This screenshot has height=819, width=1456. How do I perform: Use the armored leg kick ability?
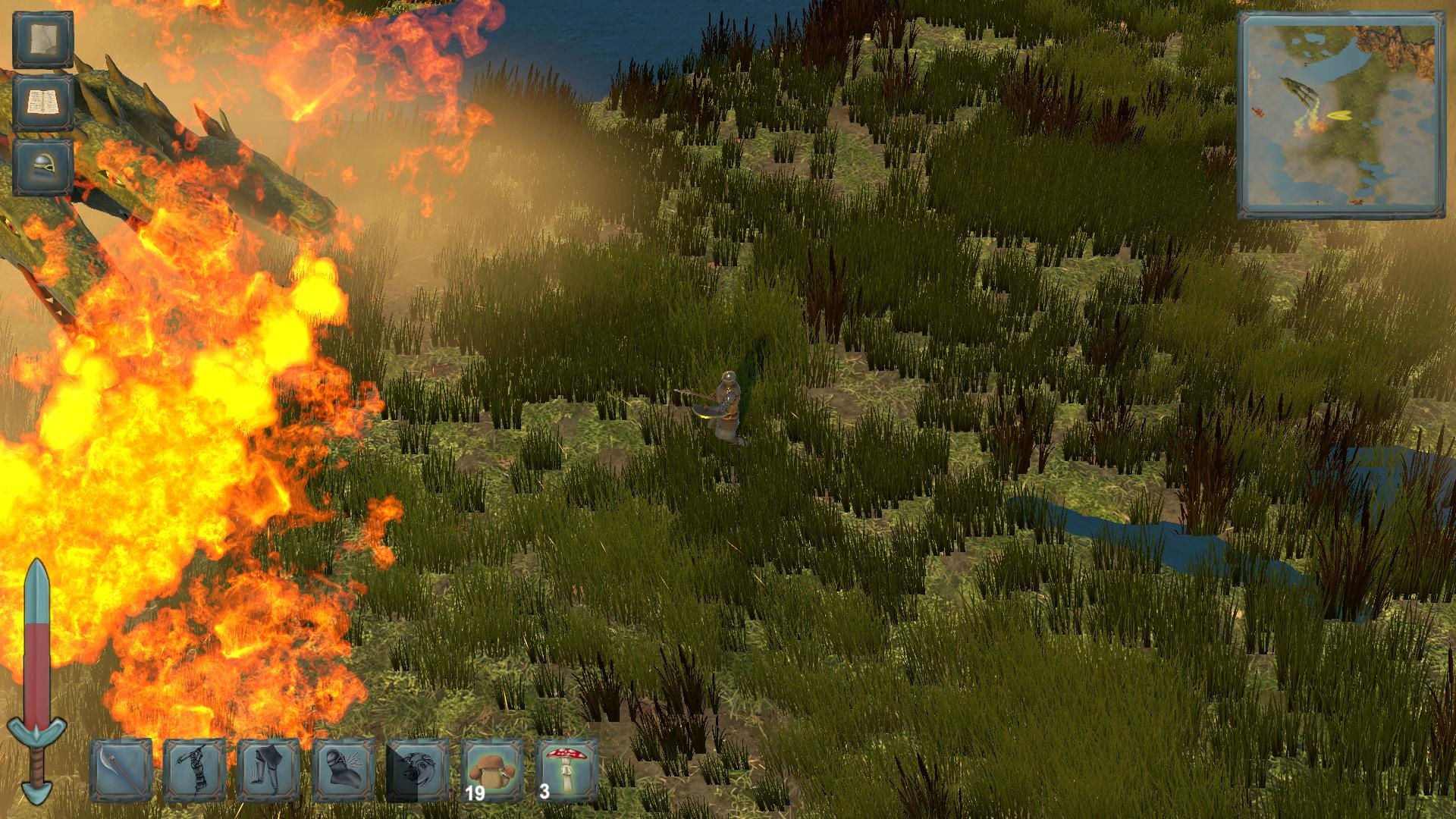click(x=269, y=770)
